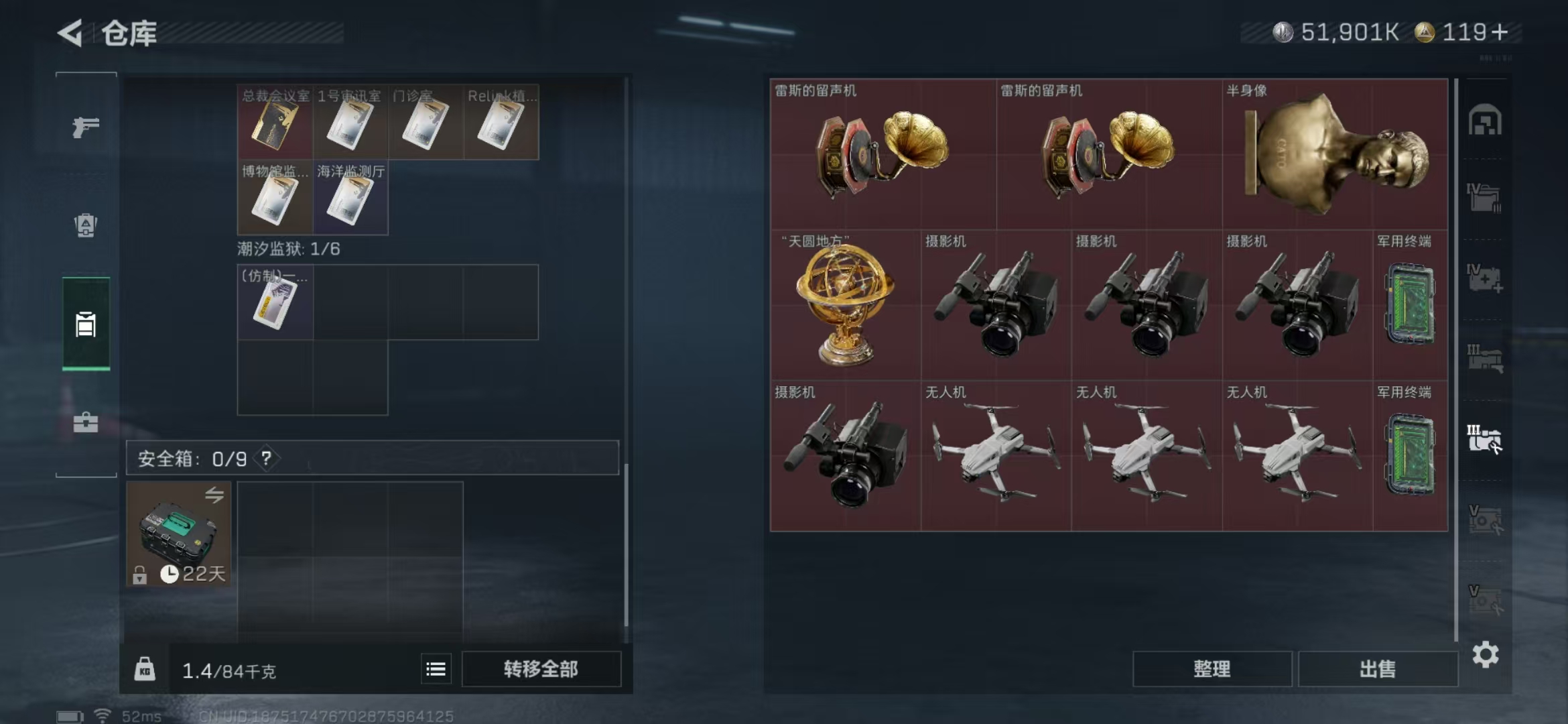The image size is (1568, 724).
Task: Choose the 海洋监测厅 keycard
Action: (x=350, y=198)
